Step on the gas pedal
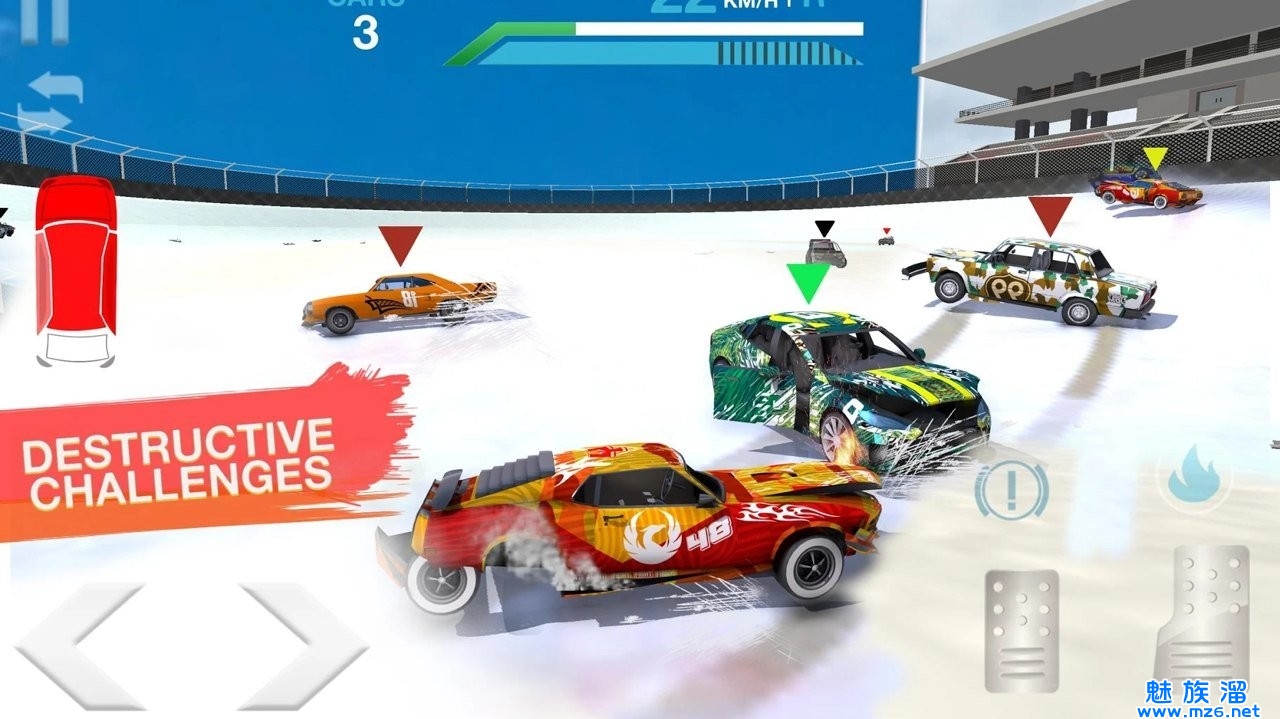1280x719 pixels. 1202,616
